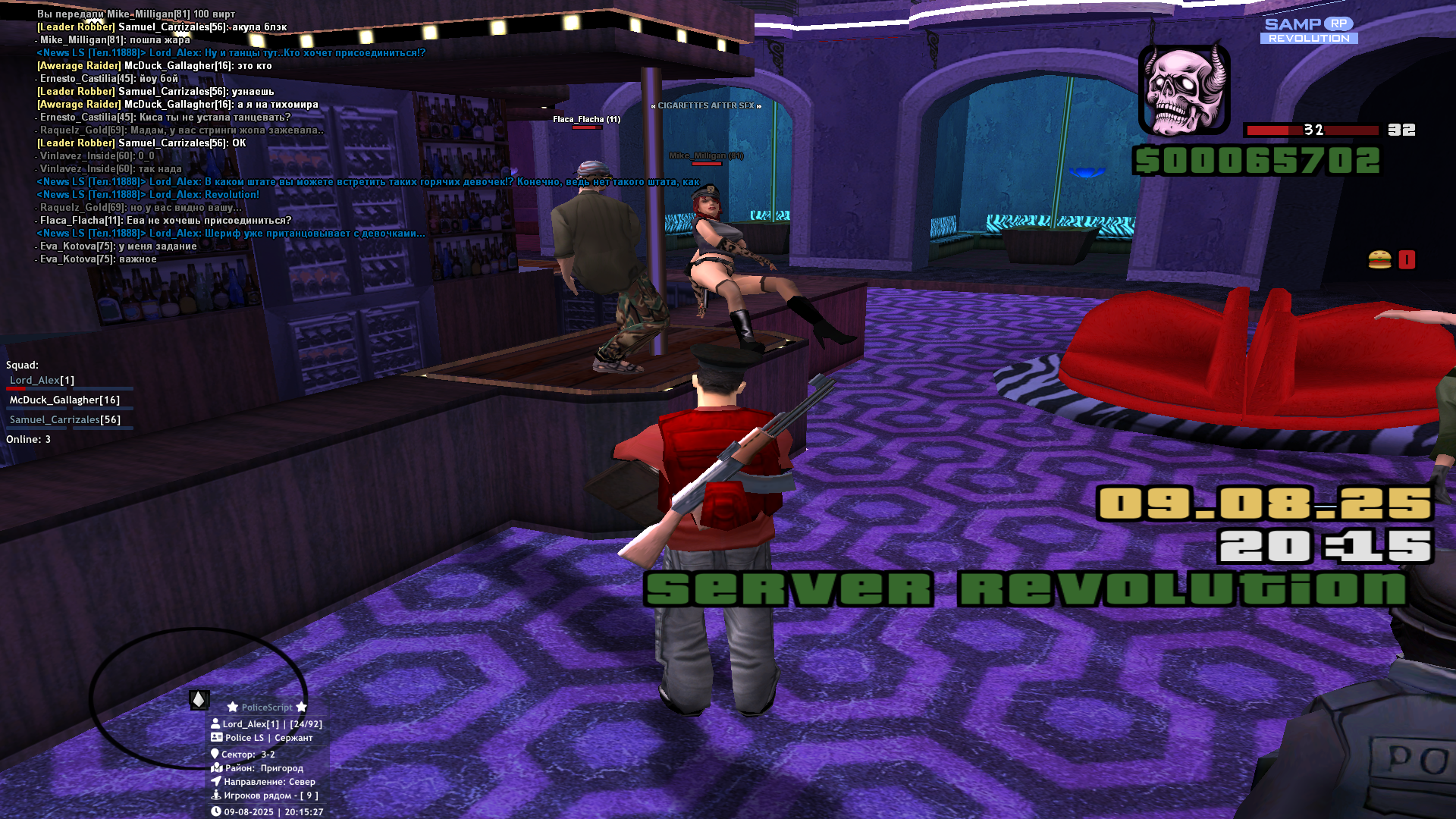Image resolution: width=1456 pixels, height=819 pixels.
Task: Click the north marker on the radar
Action: [199, 699]
